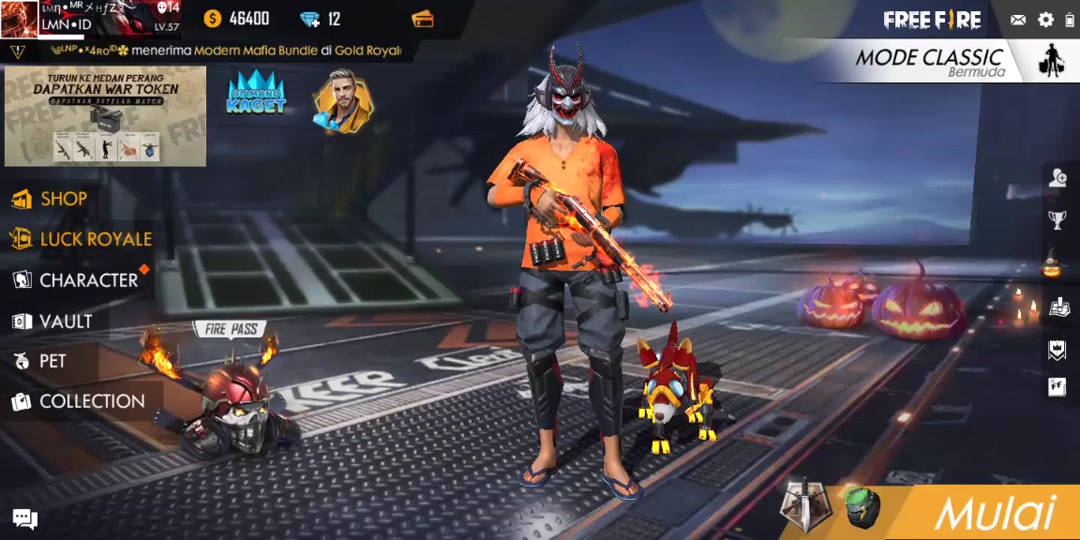This screenshot has width=1080, height=540.
Task: Open the character diamond offer icon
Action: point(342,102)
